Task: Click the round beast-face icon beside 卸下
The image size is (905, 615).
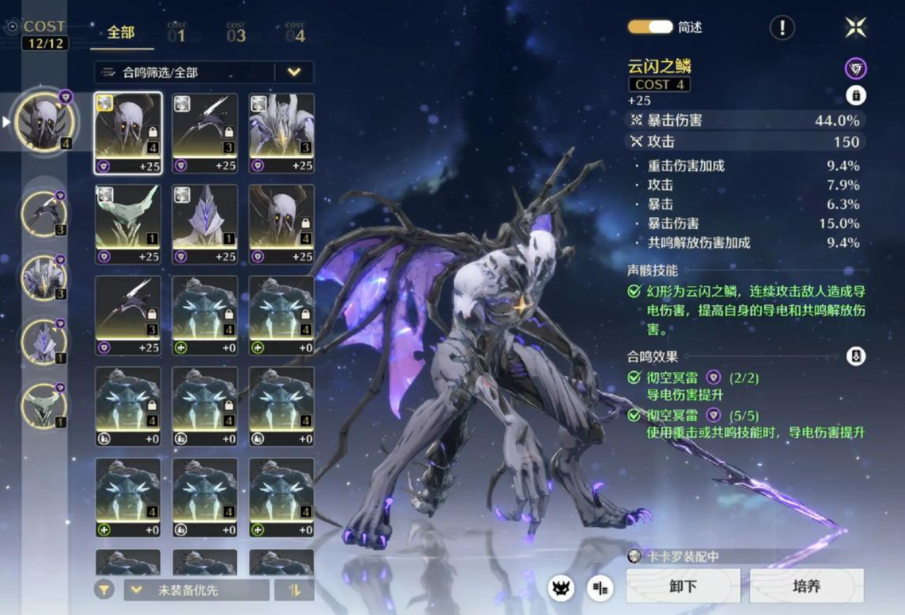Action: [x=561, y=588]
